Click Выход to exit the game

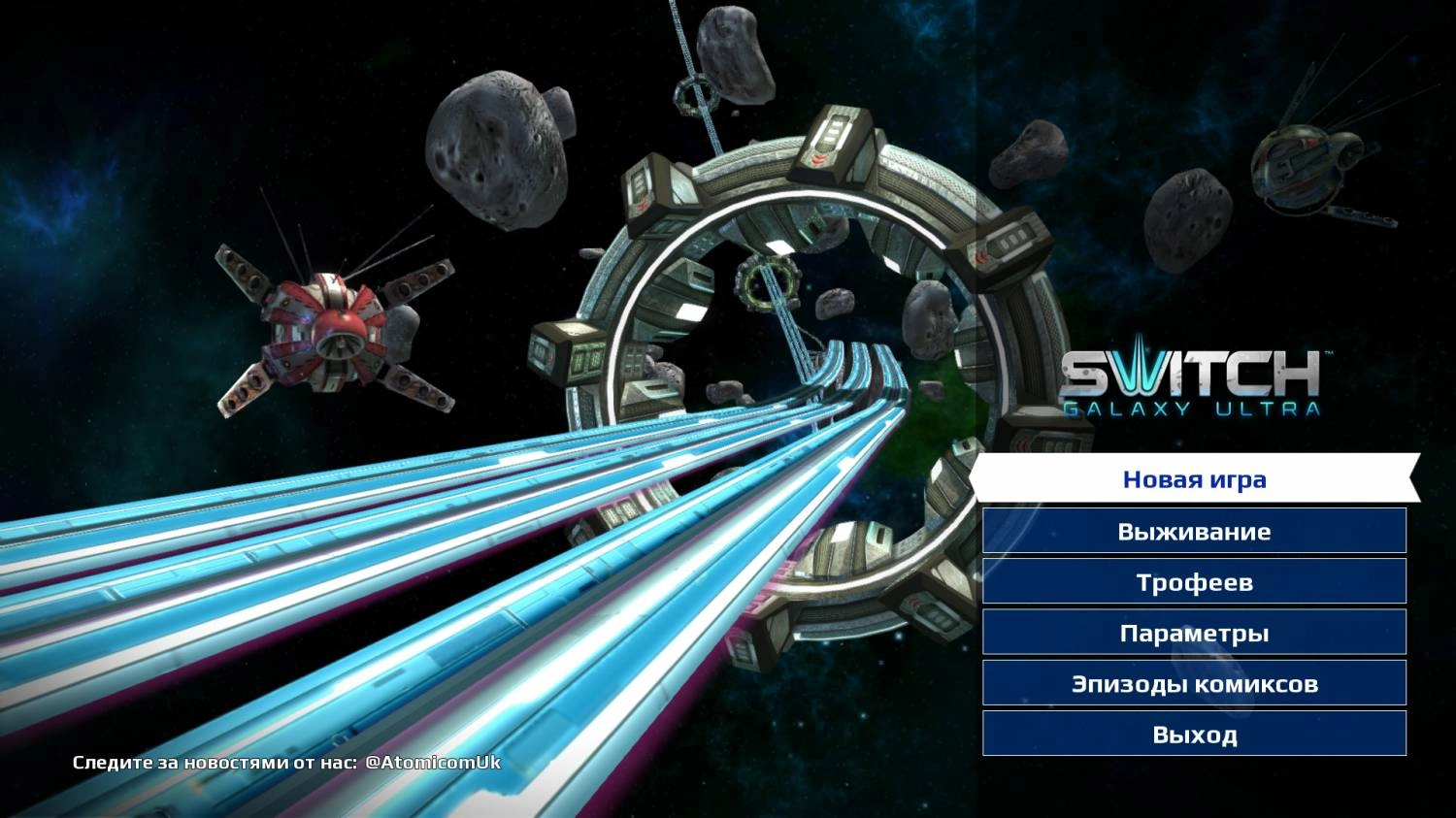[1194, 734]
